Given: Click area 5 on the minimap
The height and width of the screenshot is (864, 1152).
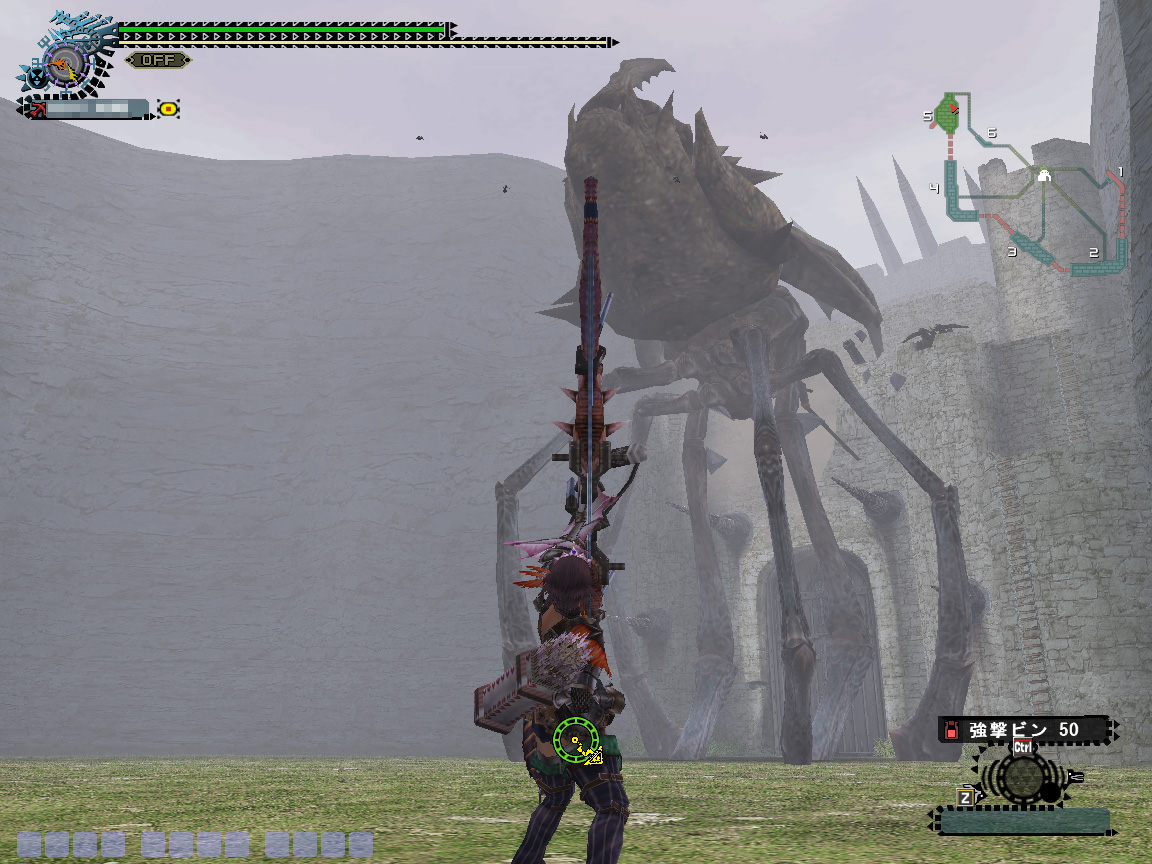Looking at the screenshot, I should (x=946, y=114).
